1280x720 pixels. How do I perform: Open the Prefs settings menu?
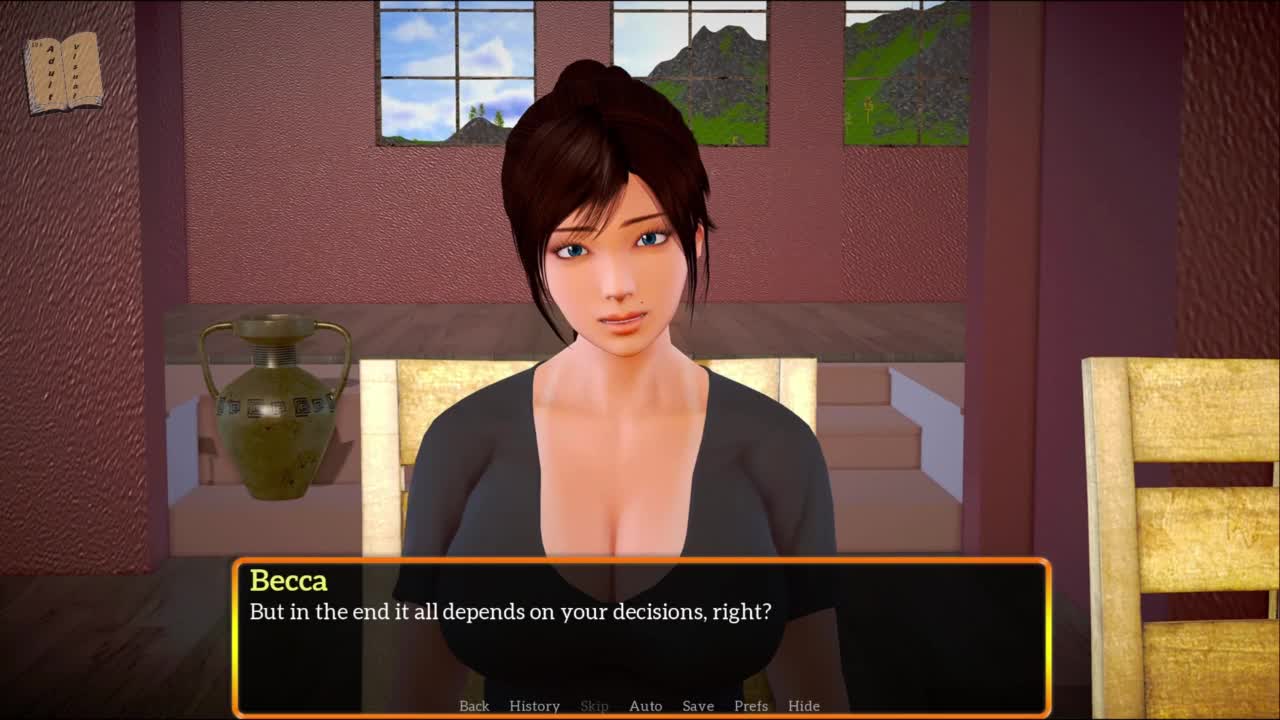[x=751, y=706]
